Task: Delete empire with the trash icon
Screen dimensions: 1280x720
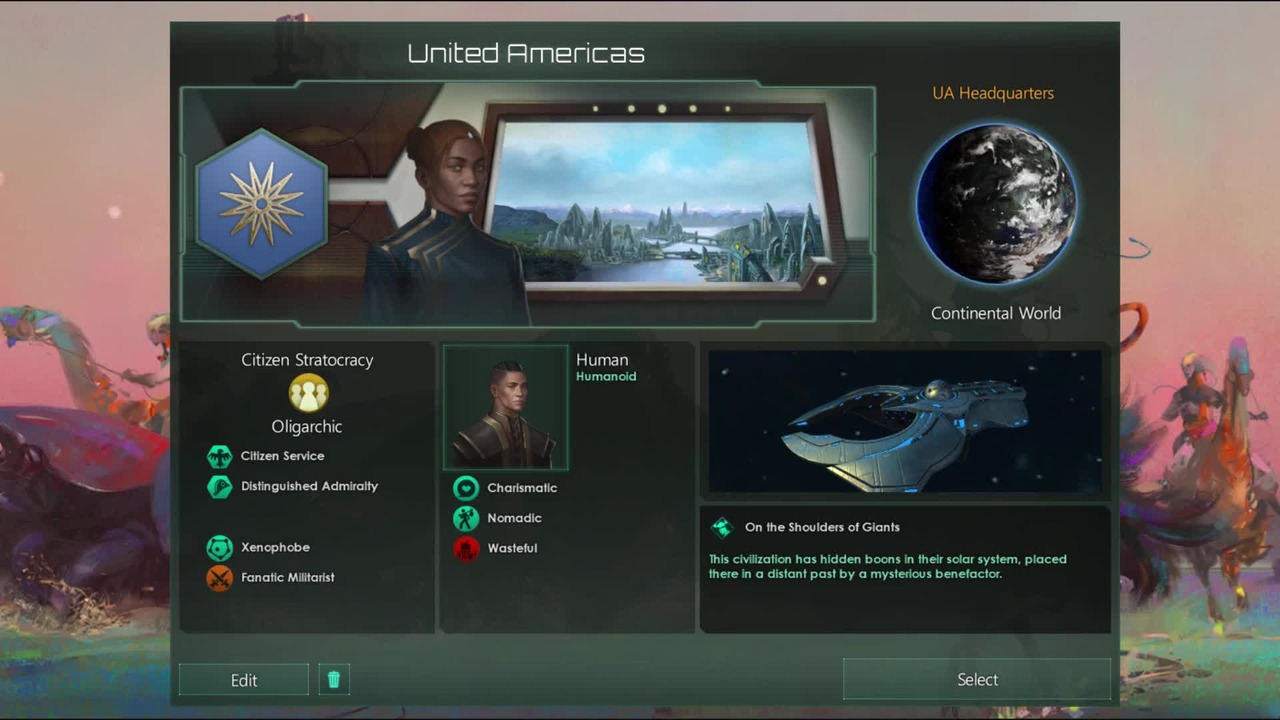Action: click(334, 680)
